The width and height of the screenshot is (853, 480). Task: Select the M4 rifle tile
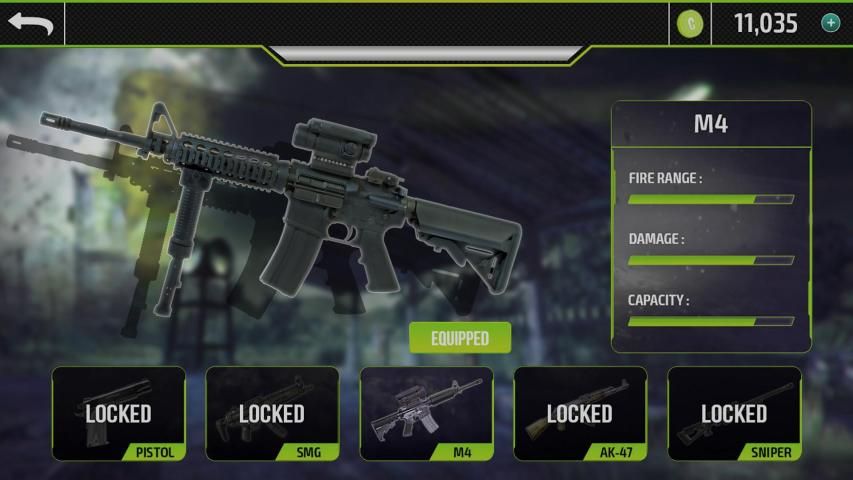tap(426, 413)
